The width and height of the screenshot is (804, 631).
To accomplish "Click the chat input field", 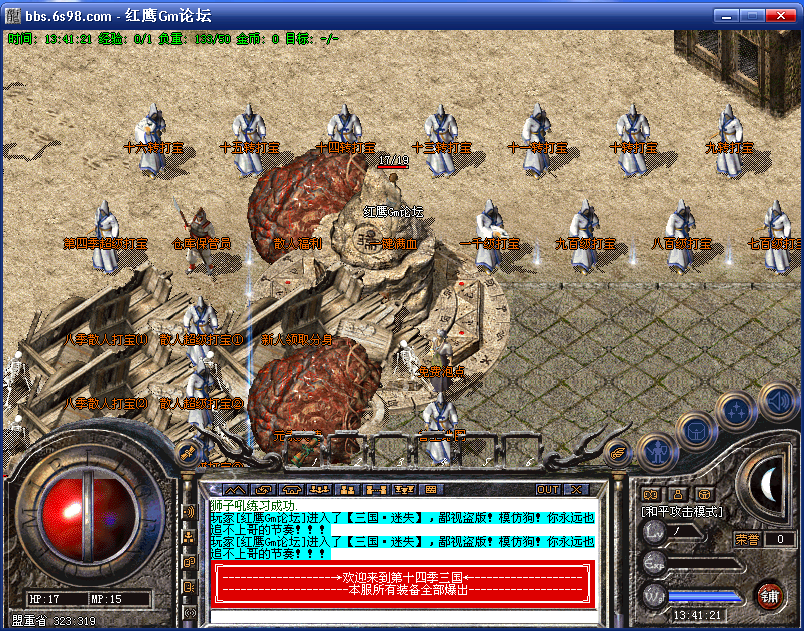I will [400, 613].
